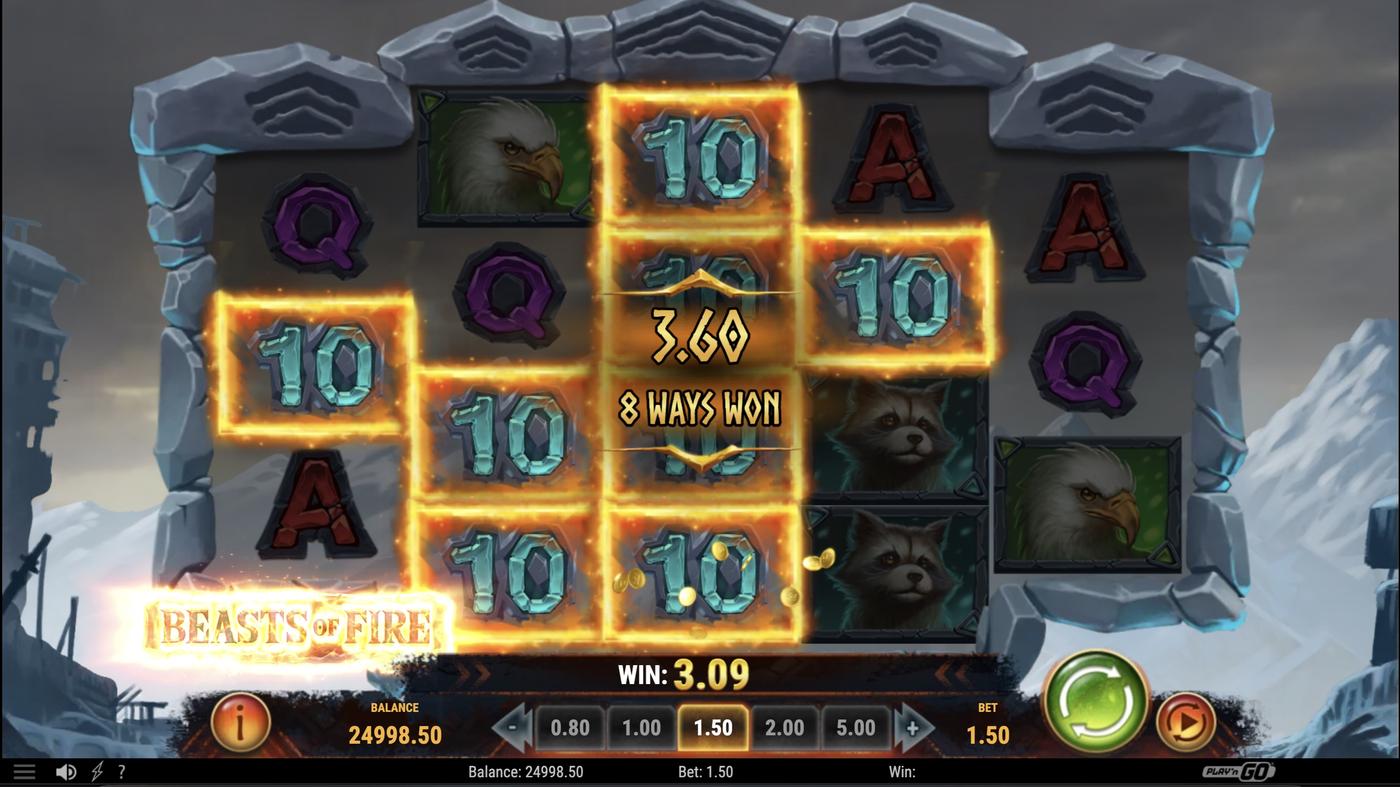Click the Balance amount 24998.50
Screen dimensions: 1400x787
[x=395, y=734]
